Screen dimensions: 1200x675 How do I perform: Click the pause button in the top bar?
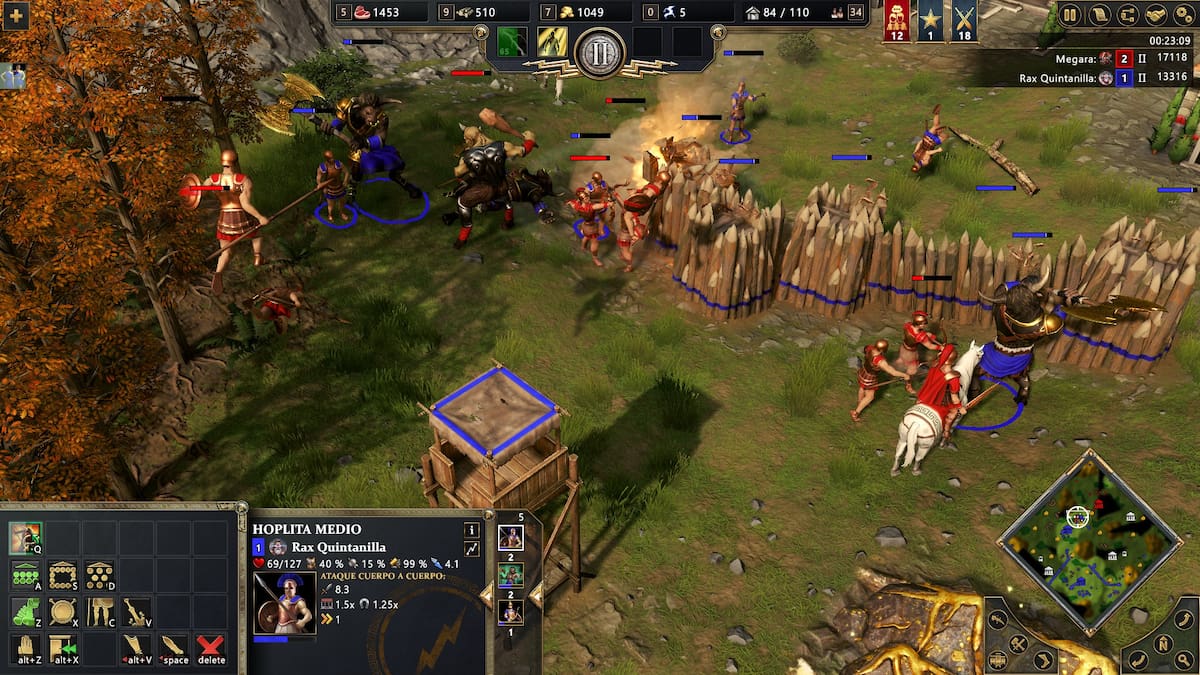point(1070,15)
